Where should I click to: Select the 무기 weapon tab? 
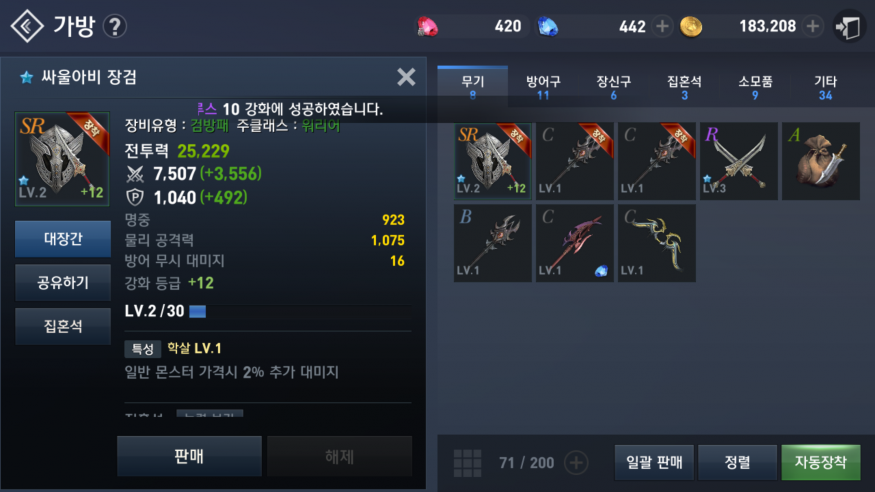coord(472,87)
